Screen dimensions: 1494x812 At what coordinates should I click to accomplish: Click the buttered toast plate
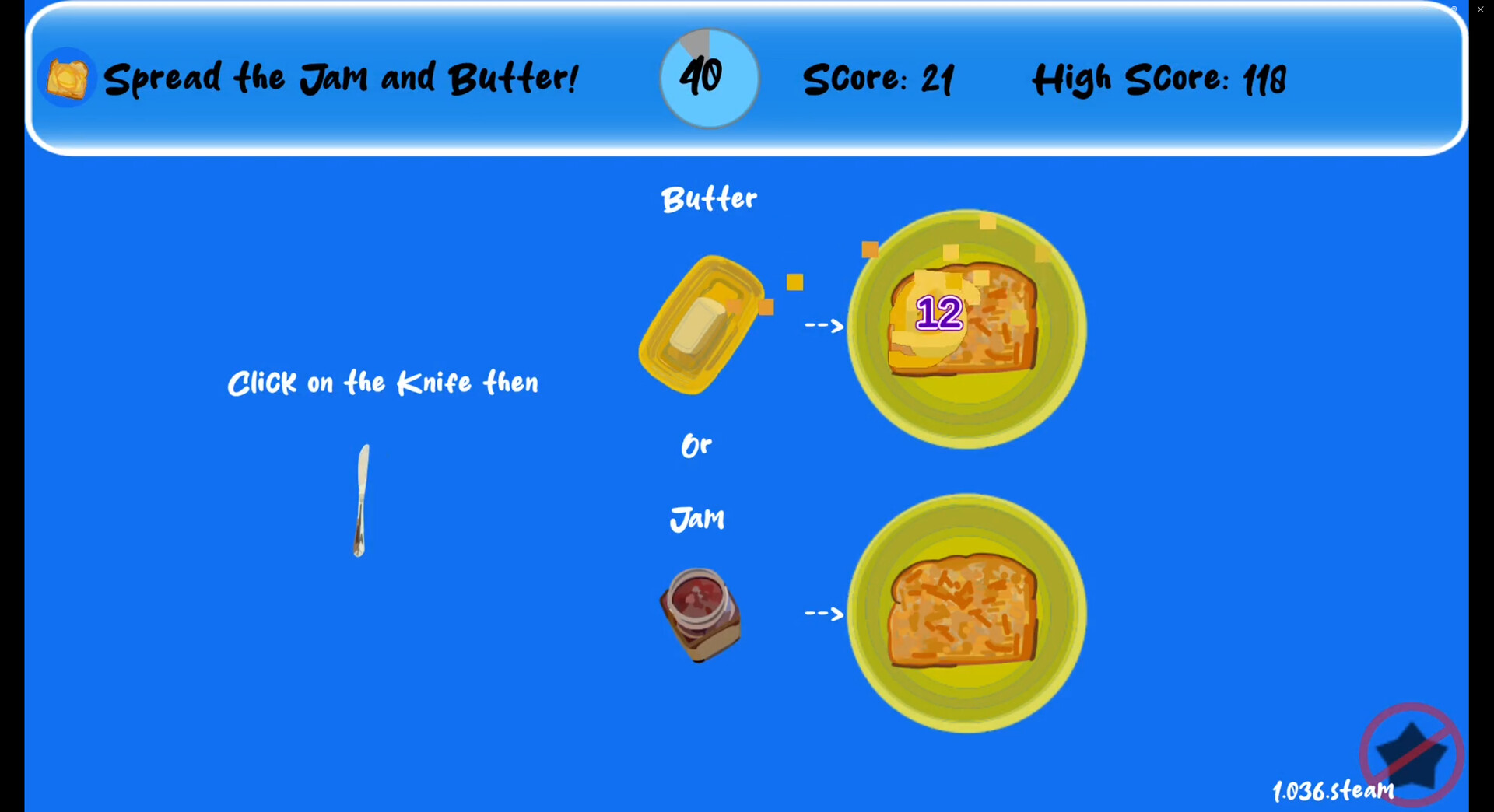click(965, 331)
